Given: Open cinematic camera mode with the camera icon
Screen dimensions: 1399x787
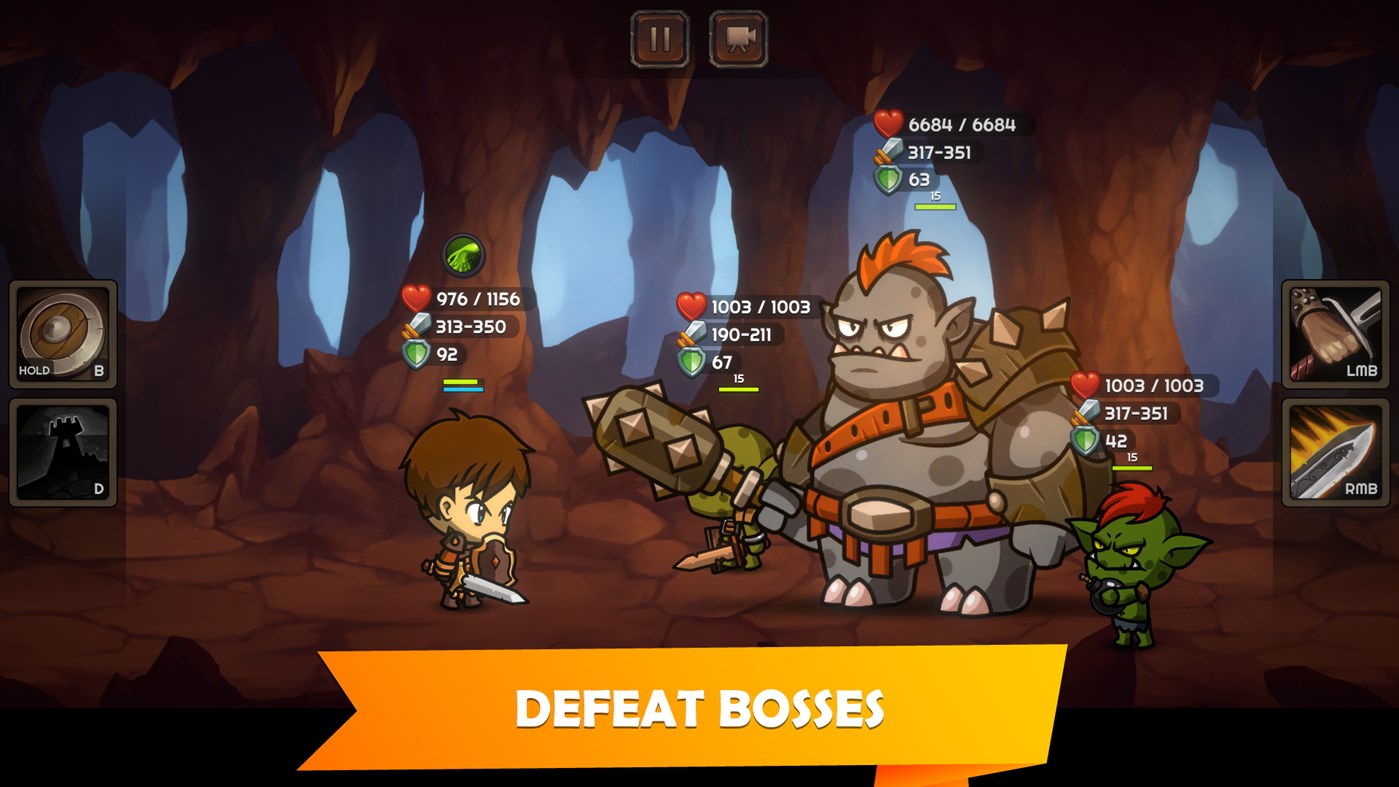Looking at the screenshot, I should click(x=733, y=37).
